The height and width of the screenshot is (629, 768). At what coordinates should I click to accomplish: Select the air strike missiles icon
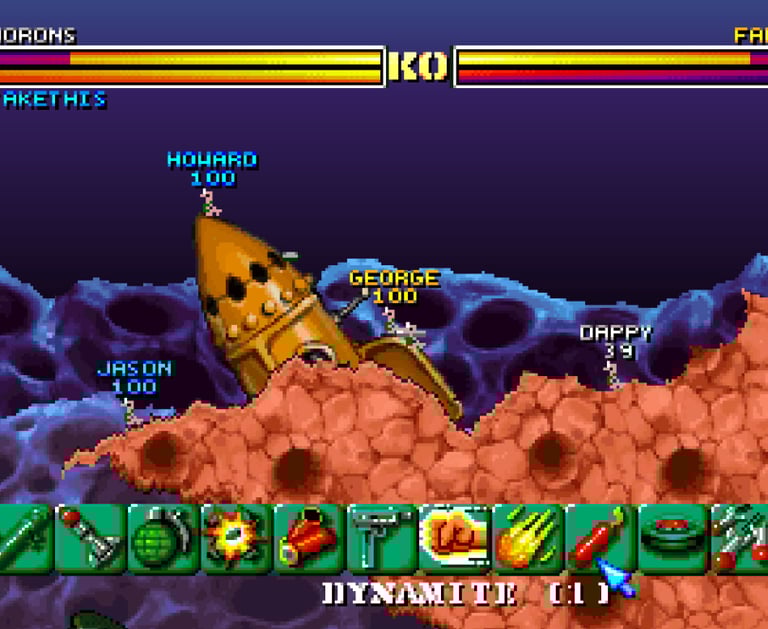[x=742, y=538]
